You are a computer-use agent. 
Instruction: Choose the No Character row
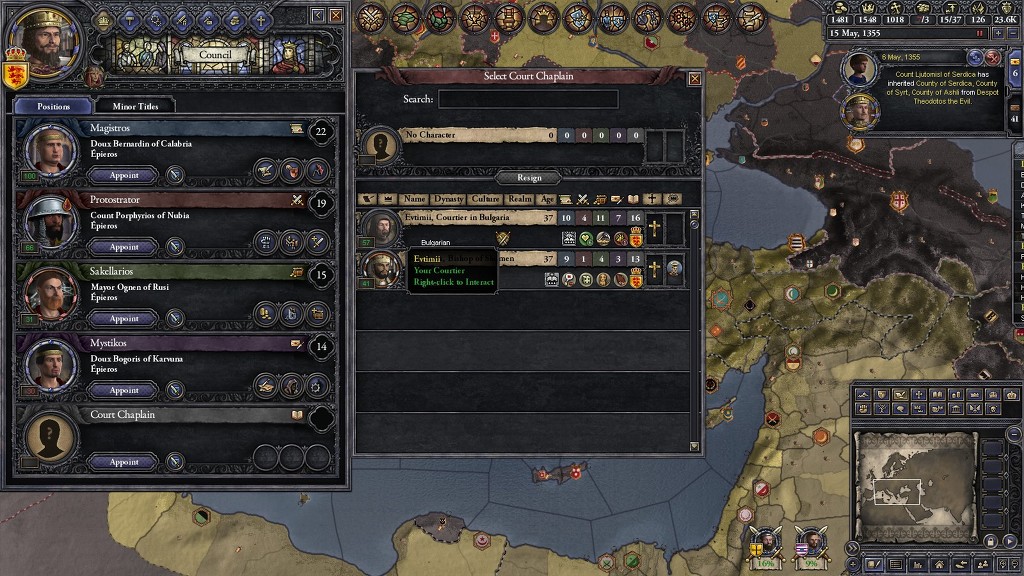(480, 135)
